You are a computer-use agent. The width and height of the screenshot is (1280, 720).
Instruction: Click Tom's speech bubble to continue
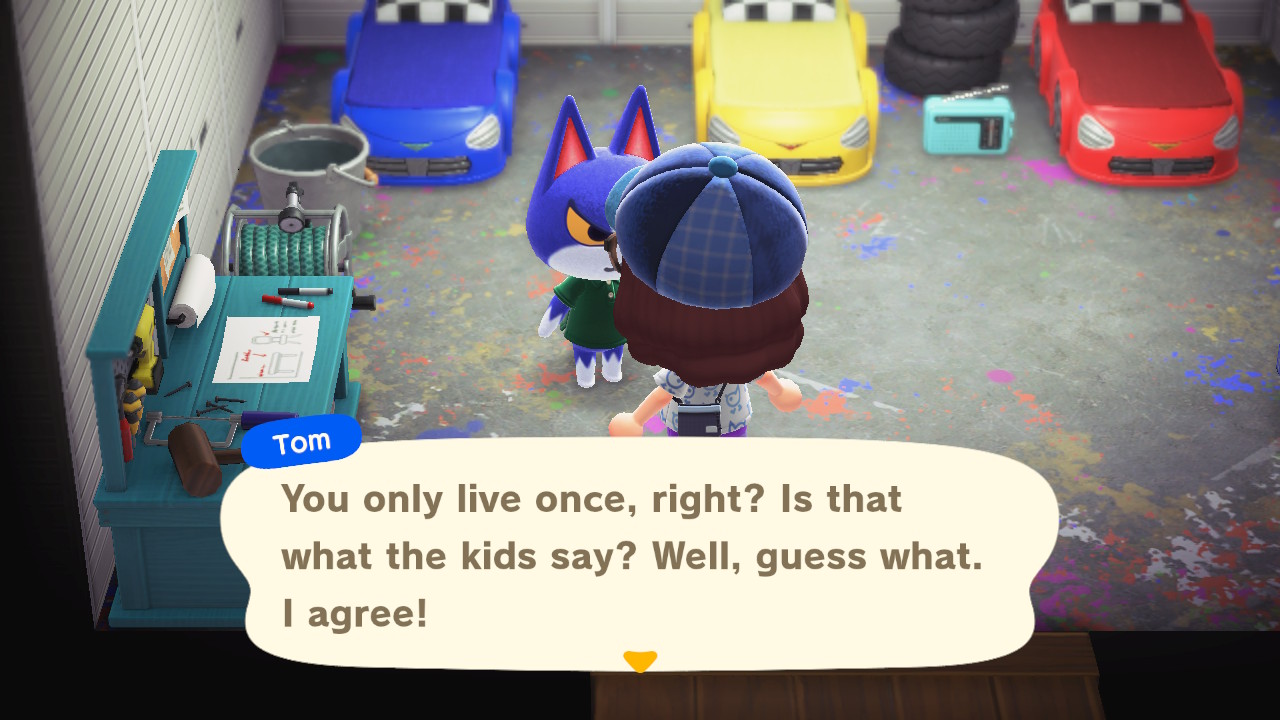click(x=640, y=555)
